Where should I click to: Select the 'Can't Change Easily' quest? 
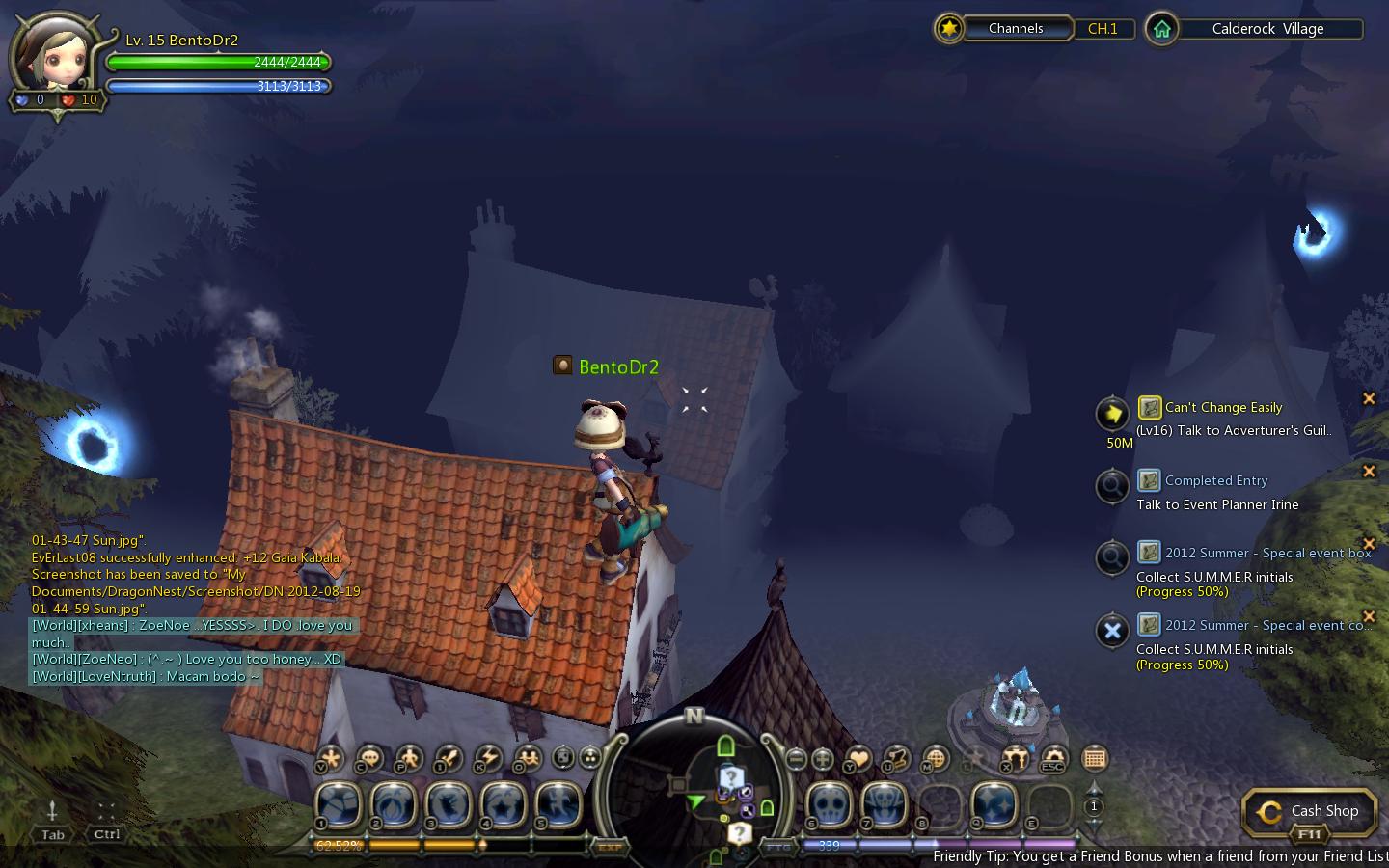coord(1223,407)
